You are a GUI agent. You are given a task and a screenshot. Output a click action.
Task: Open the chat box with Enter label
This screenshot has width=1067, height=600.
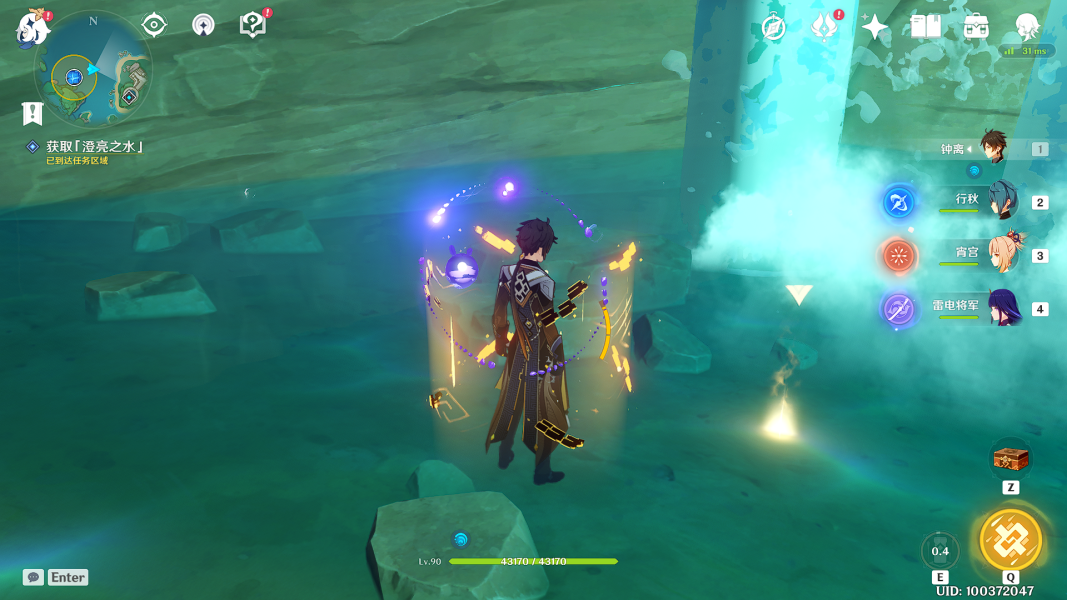57,577
